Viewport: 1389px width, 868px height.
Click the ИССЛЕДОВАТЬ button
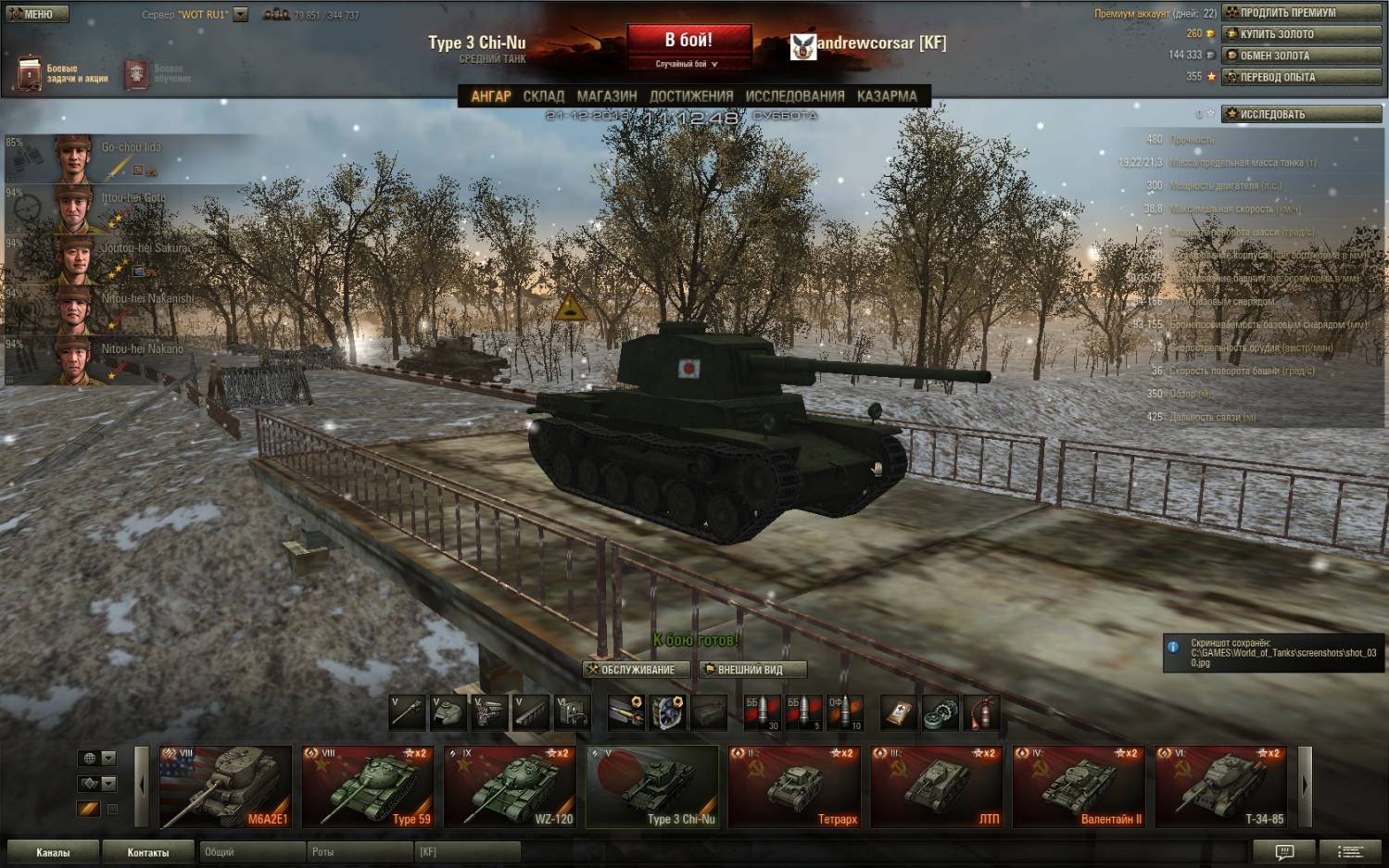tap(1301, 115)
